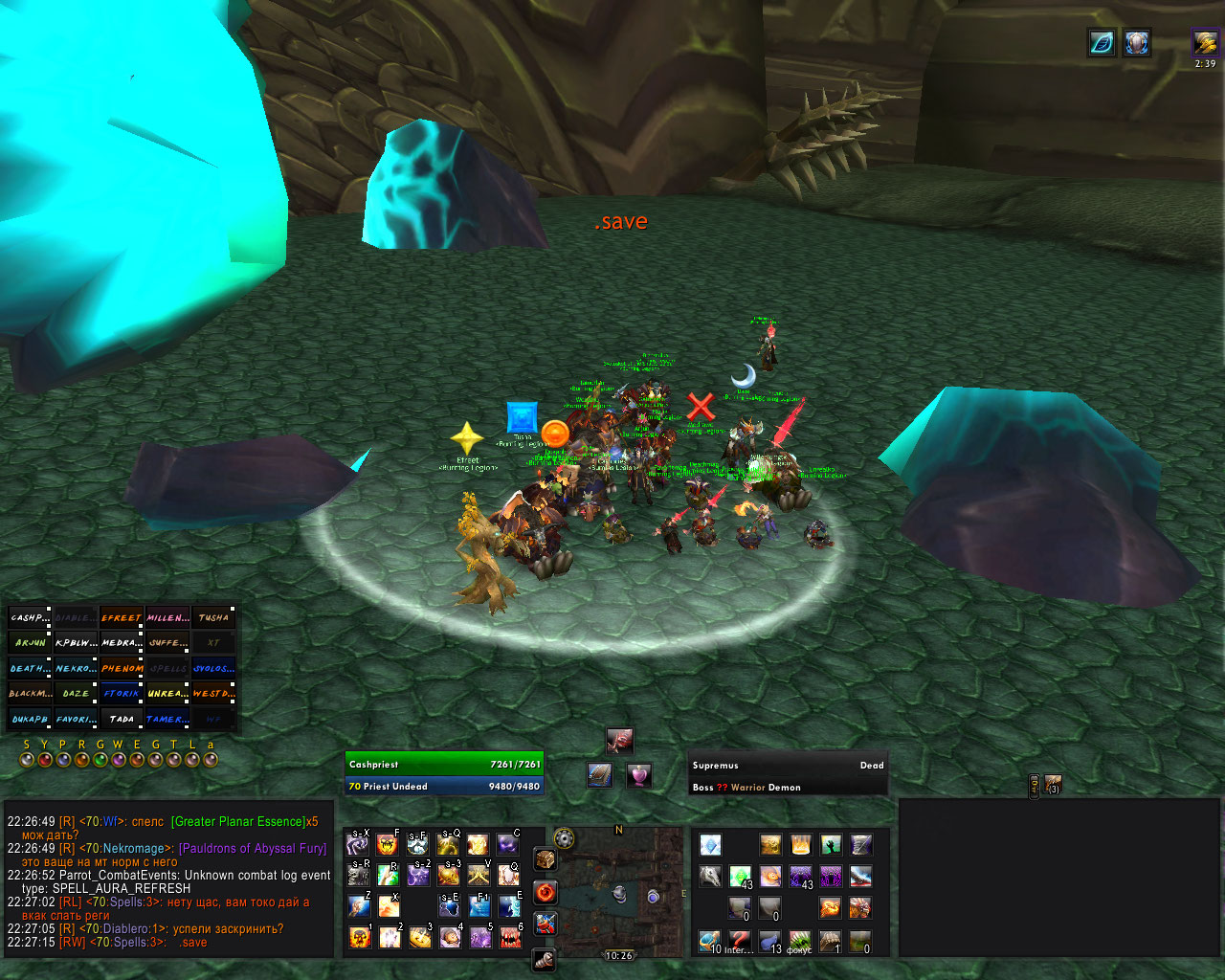Screen dimensions: 1225x980
Task: Click the golden hammer debuff icon
Action: point(1205,43)
